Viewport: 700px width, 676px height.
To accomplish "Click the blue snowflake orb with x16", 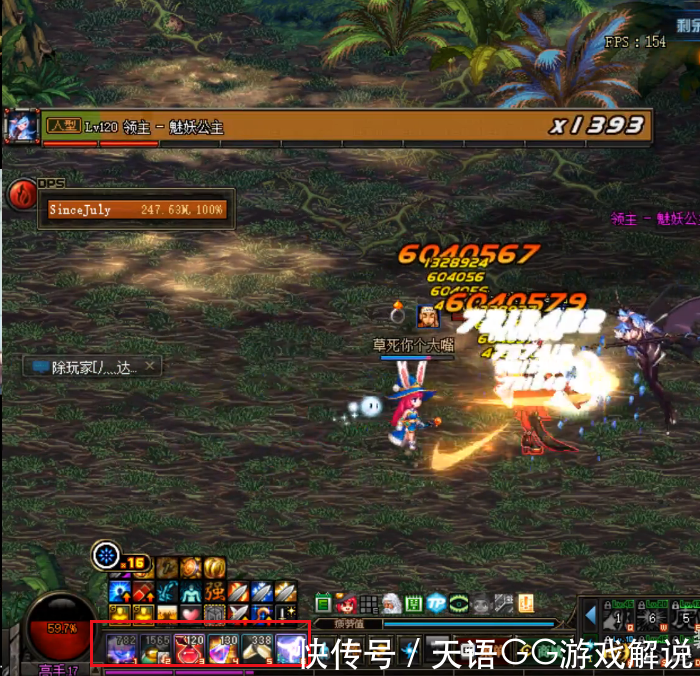I will [105, 555].
